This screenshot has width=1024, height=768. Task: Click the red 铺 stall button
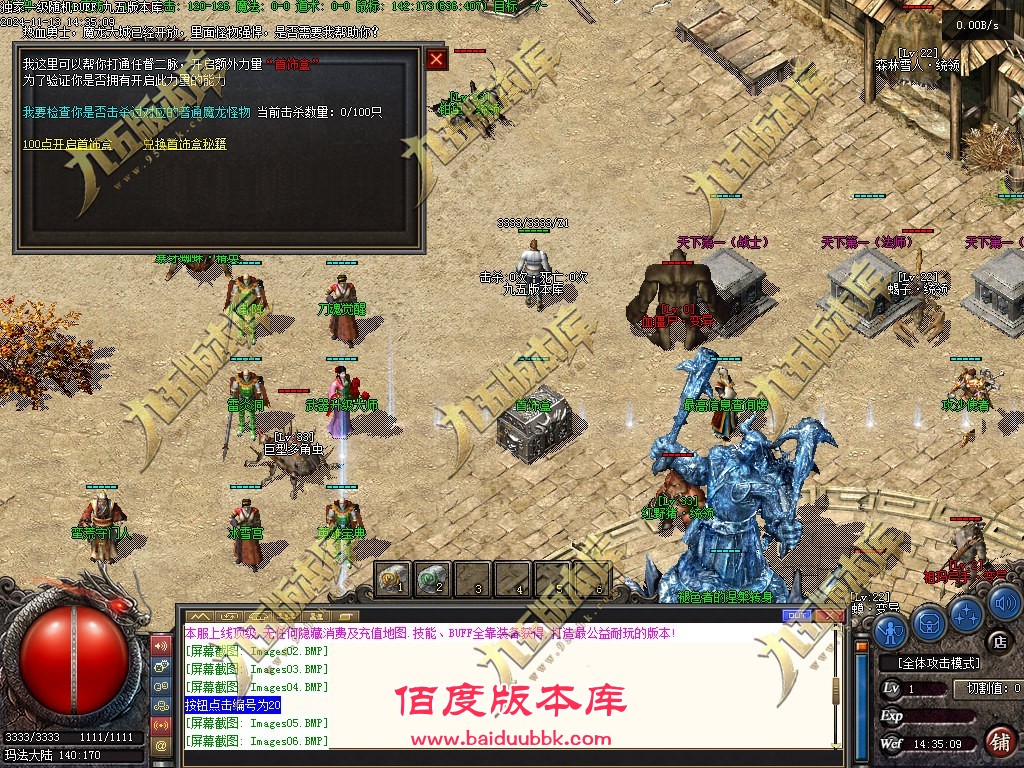coord(998,742)
